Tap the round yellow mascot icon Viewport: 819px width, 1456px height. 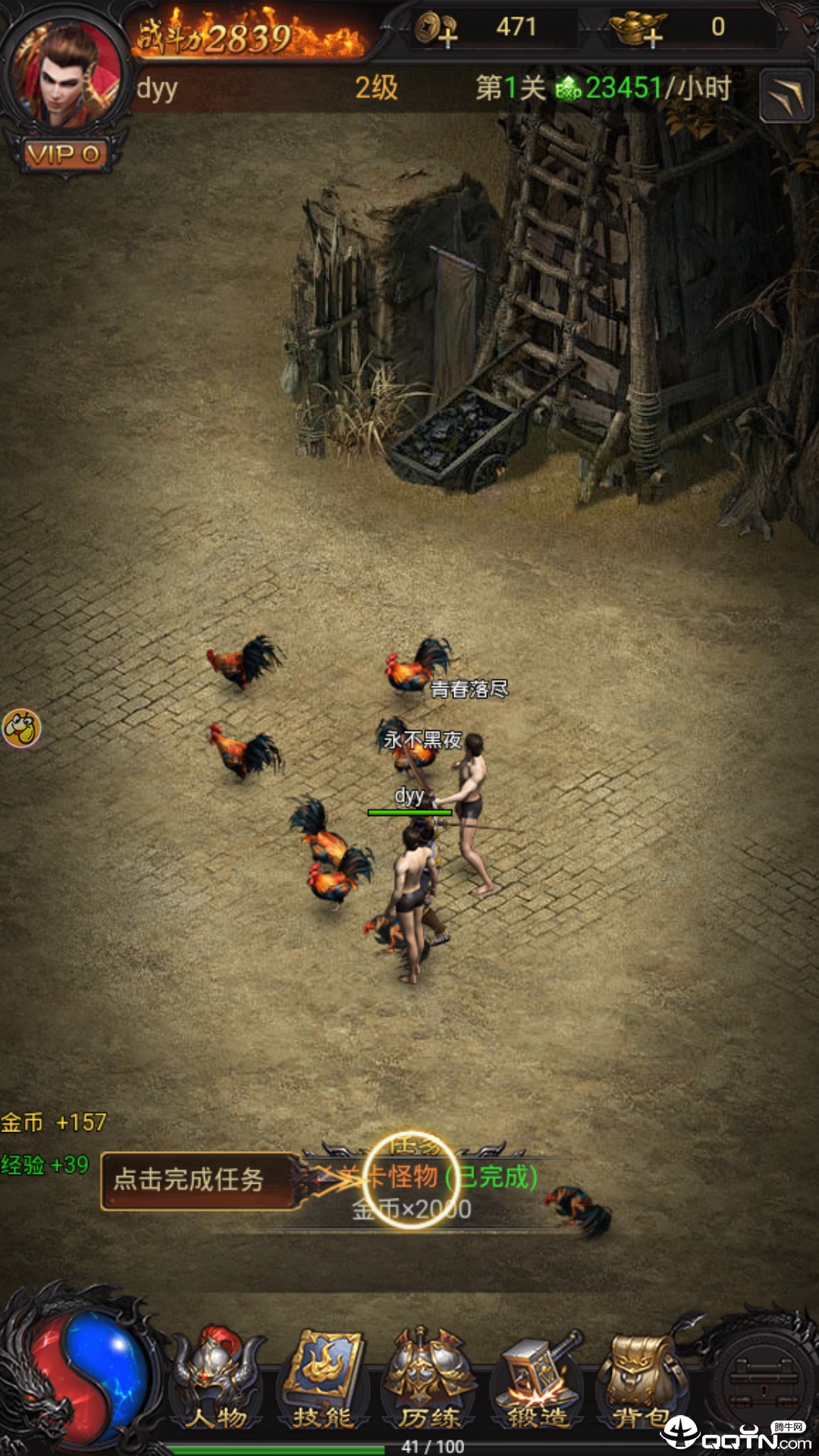click(21, 729)
